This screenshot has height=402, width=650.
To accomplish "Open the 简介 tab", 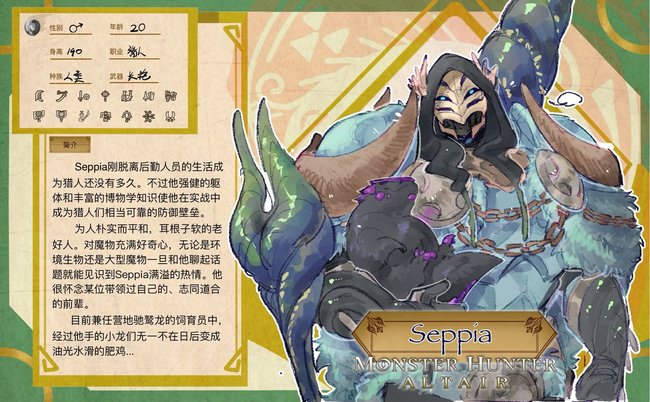I will [x=70, y=144].
